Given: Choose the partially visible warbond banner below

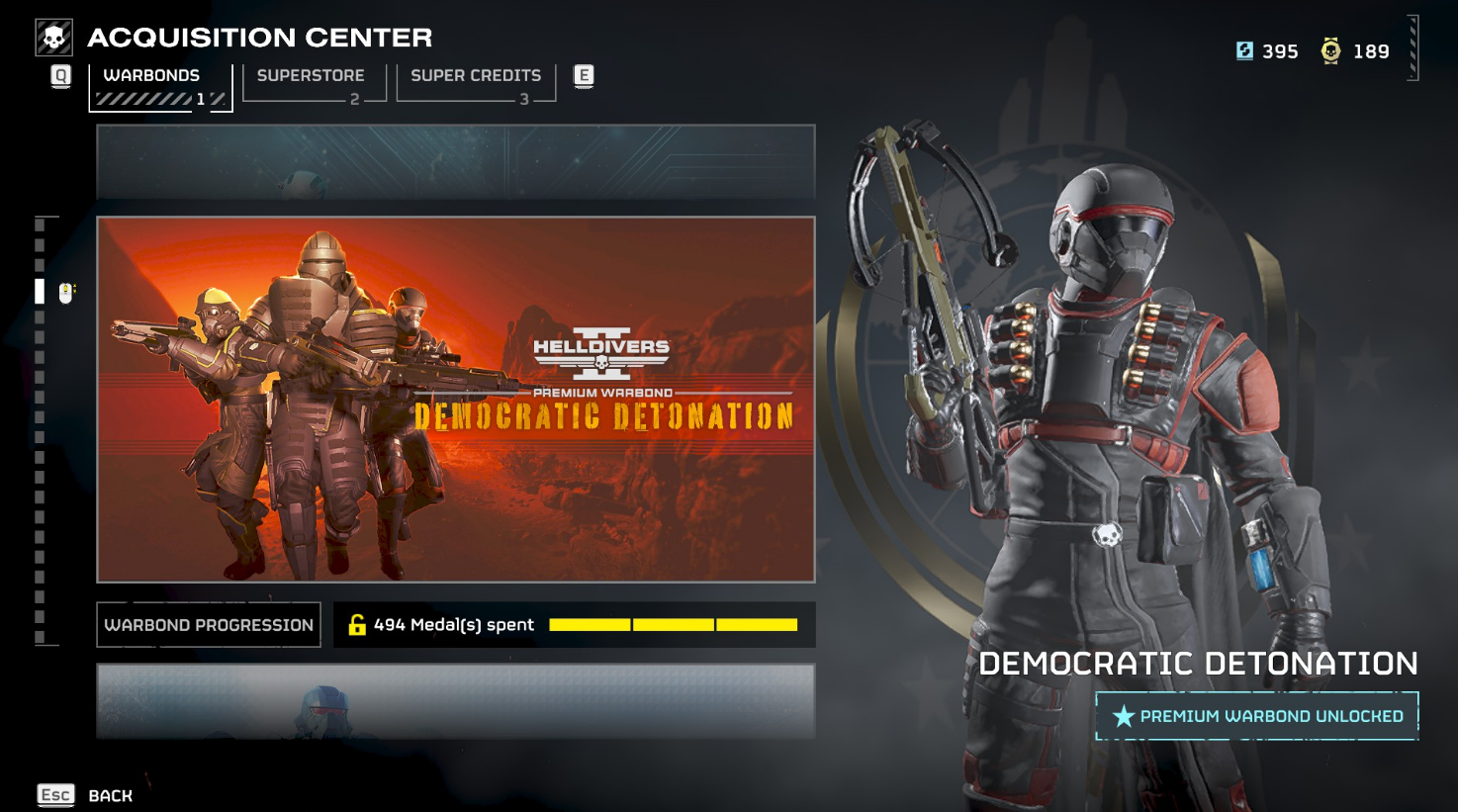Looking at the screenshot, I should pyautogui.click(x=456, y=701).
